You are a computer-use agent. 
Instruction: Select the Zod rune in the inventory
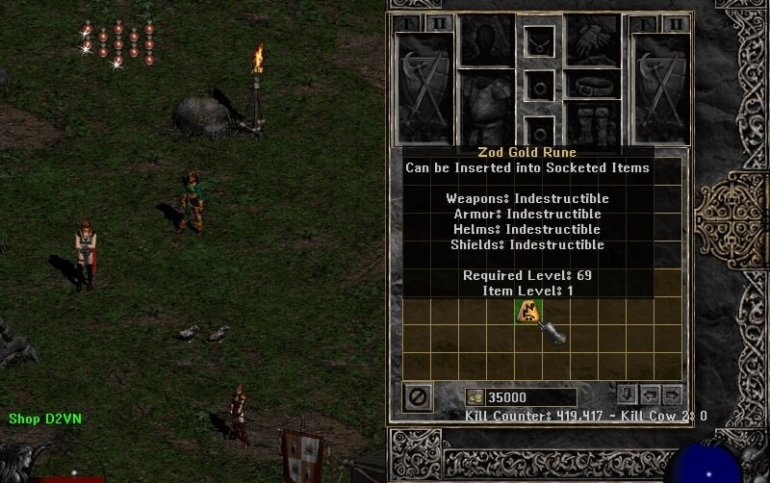click(527, 312)
